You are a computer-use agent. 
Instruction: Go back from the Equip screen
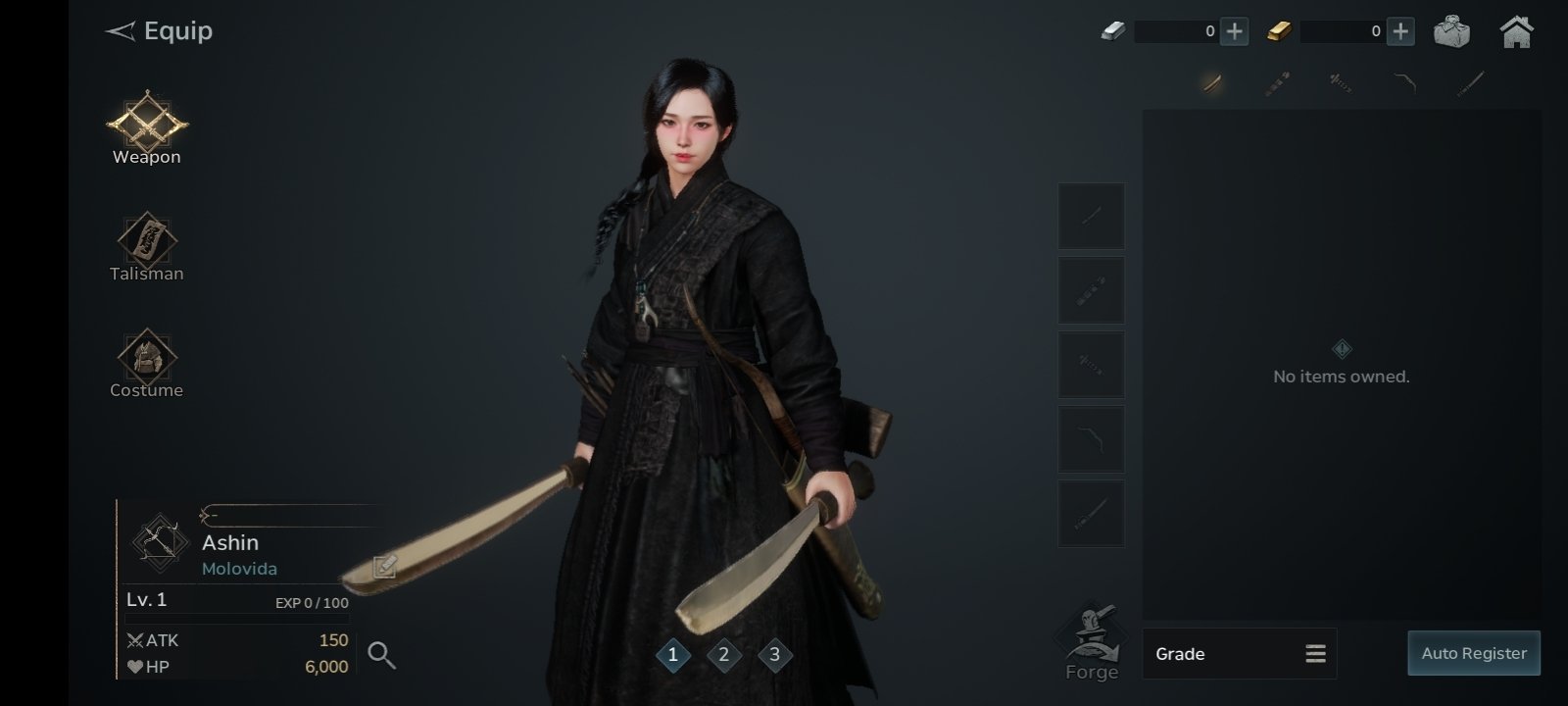click(121, 31)
